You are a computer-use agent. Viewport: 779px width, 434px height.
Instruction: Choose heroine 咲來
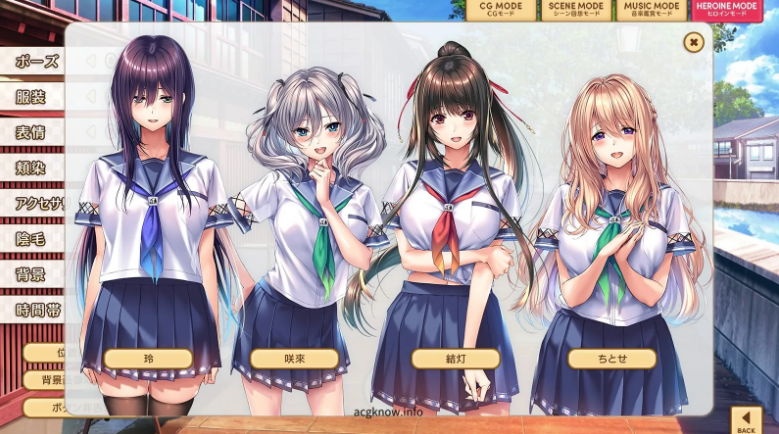294,358
